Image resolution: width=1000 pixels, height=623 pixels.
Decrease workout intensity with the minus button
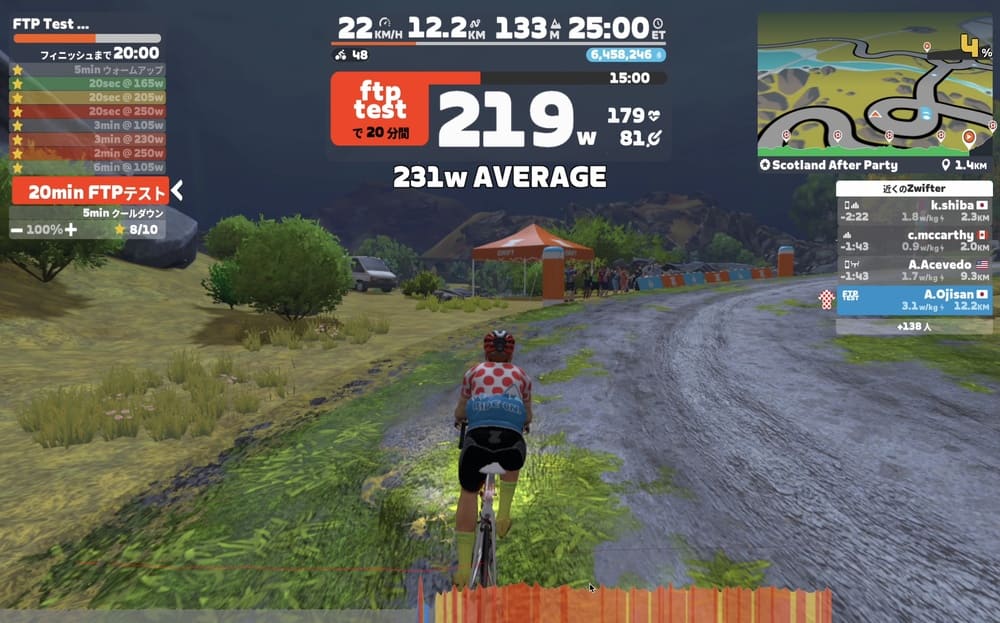(17, 230)
